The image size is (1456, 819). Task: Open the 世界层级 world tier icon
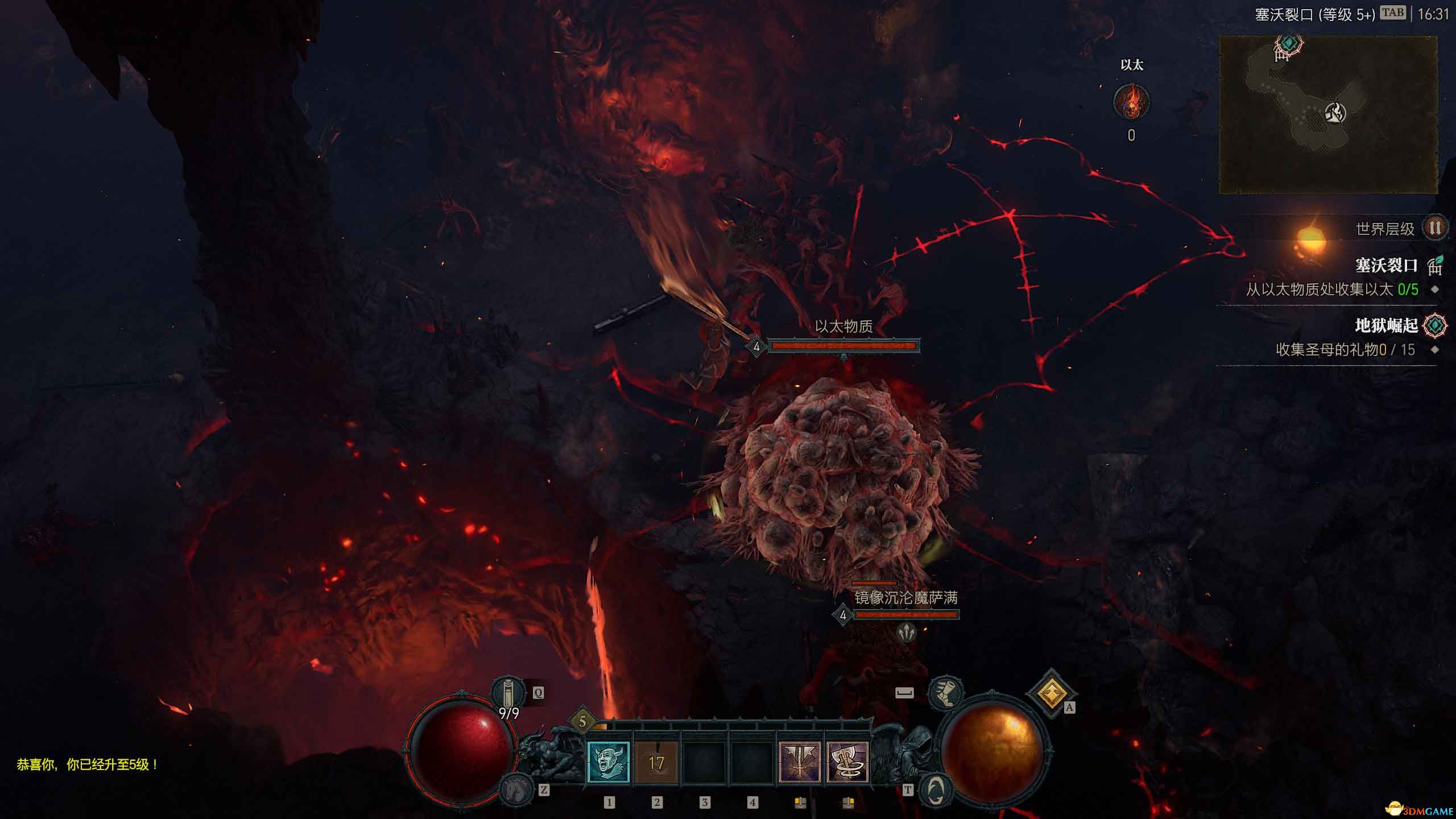tap(1434, 229)
